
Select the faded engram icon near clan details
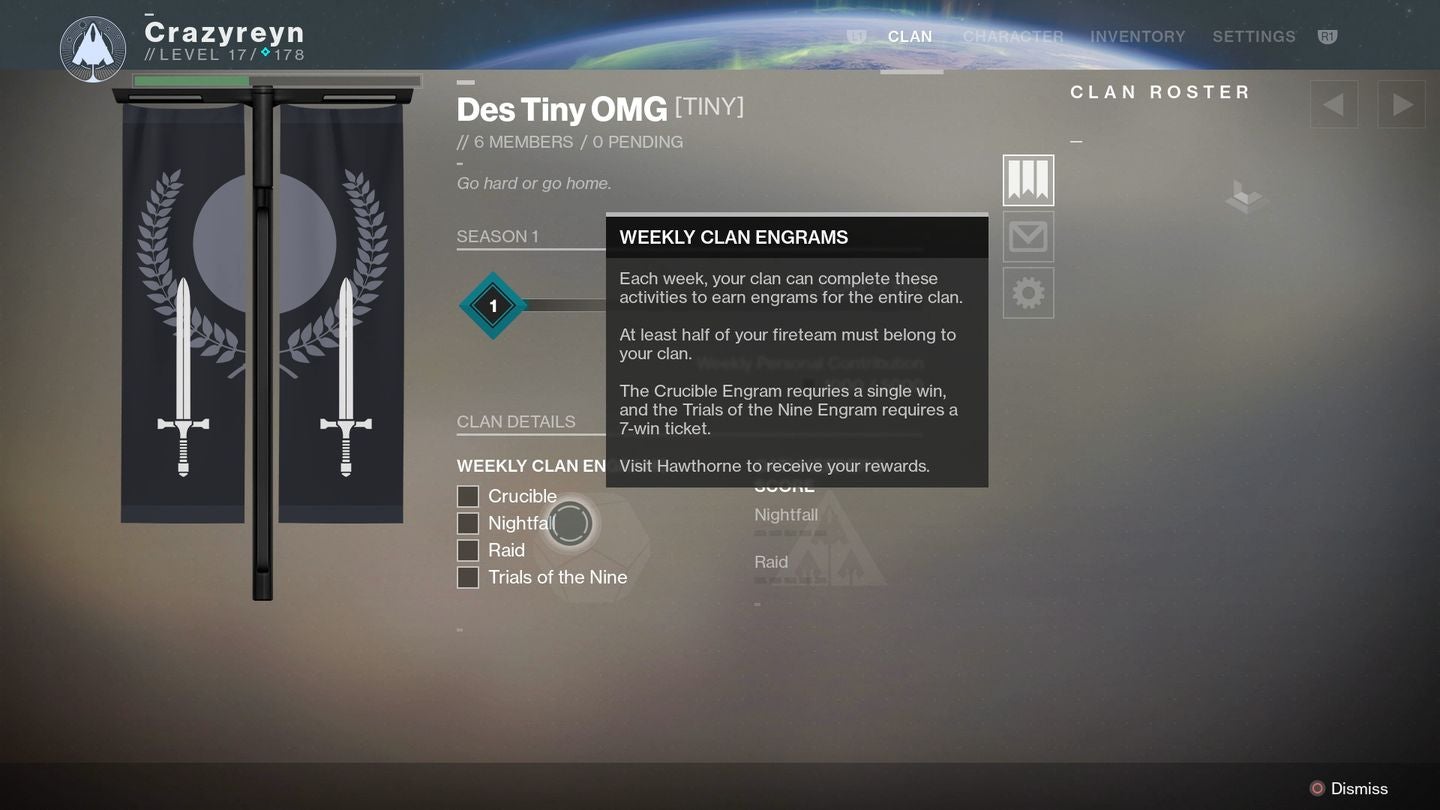570,523
